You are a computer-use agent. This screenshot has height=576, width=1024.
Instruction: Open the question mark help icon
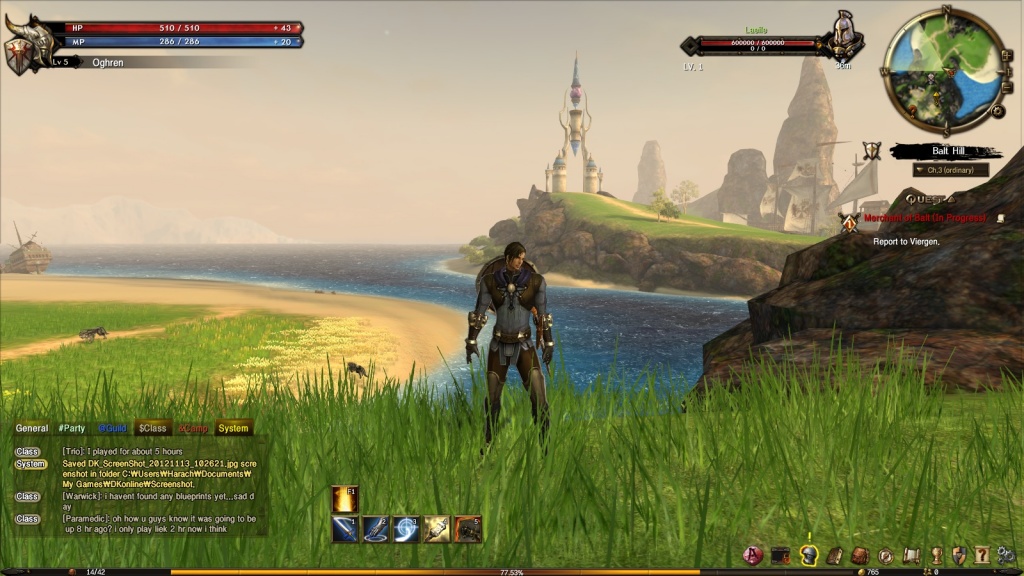pos(981,555)
